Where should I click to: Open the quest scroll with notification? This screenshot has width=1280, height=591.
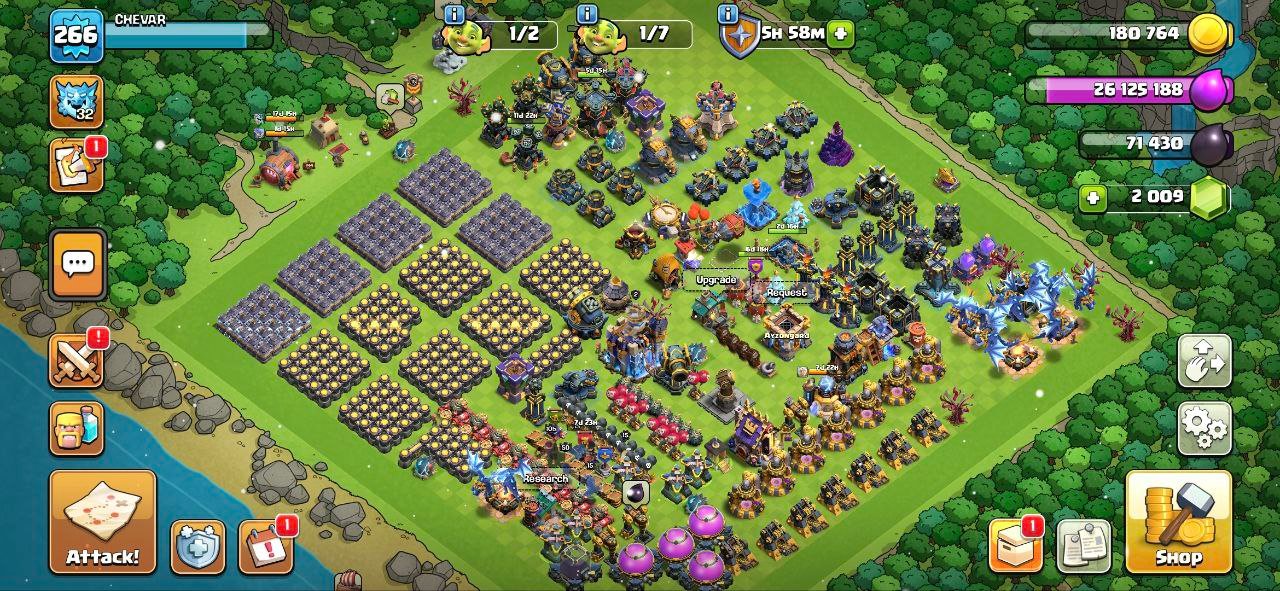76,166
